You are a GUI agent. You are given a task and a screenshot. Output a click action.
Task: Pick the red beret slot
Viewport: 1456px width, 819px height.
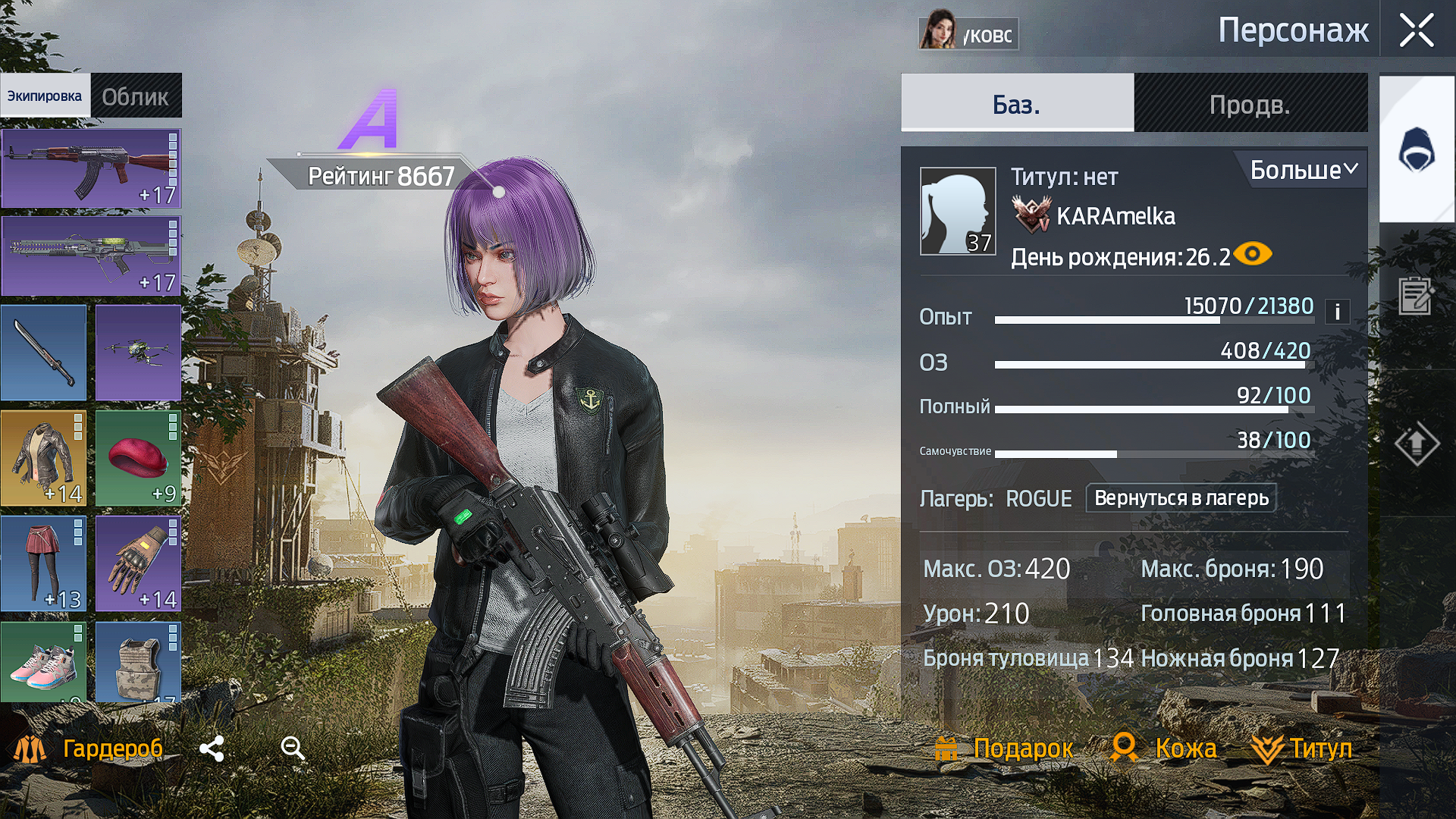(138, 458)
